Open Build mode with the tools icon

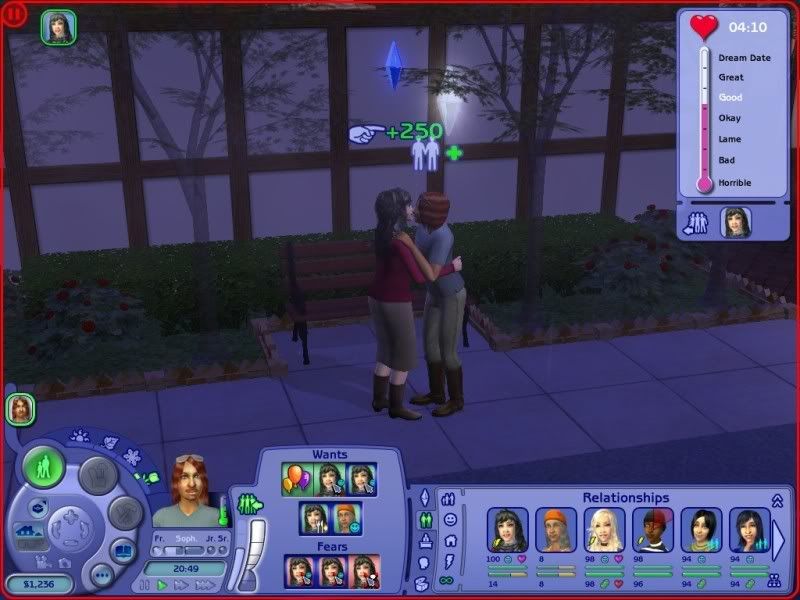124,515
